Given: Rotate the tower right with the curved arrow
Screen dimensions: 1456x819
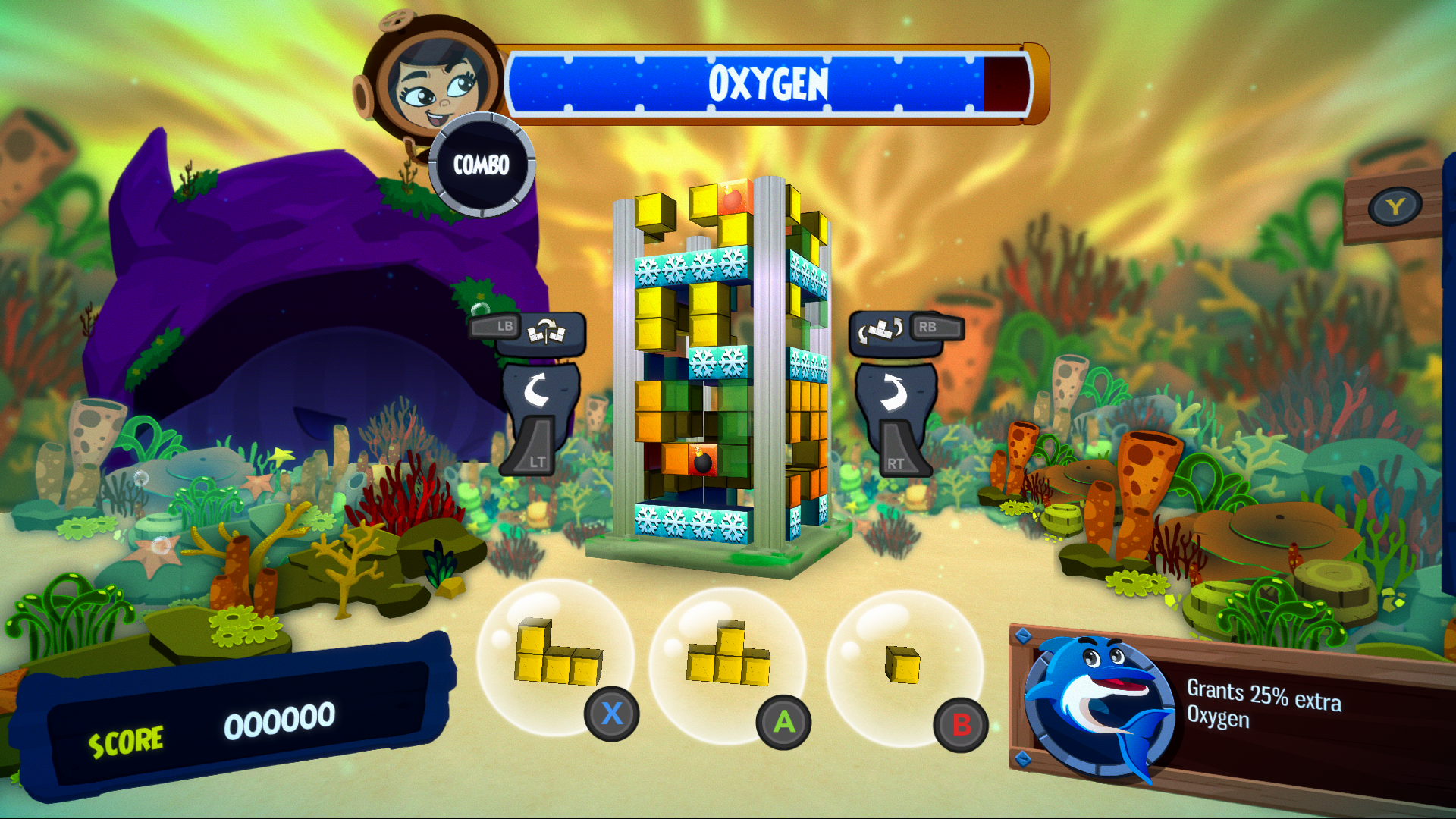Looking at the screenshot, I should click(895, 391).
